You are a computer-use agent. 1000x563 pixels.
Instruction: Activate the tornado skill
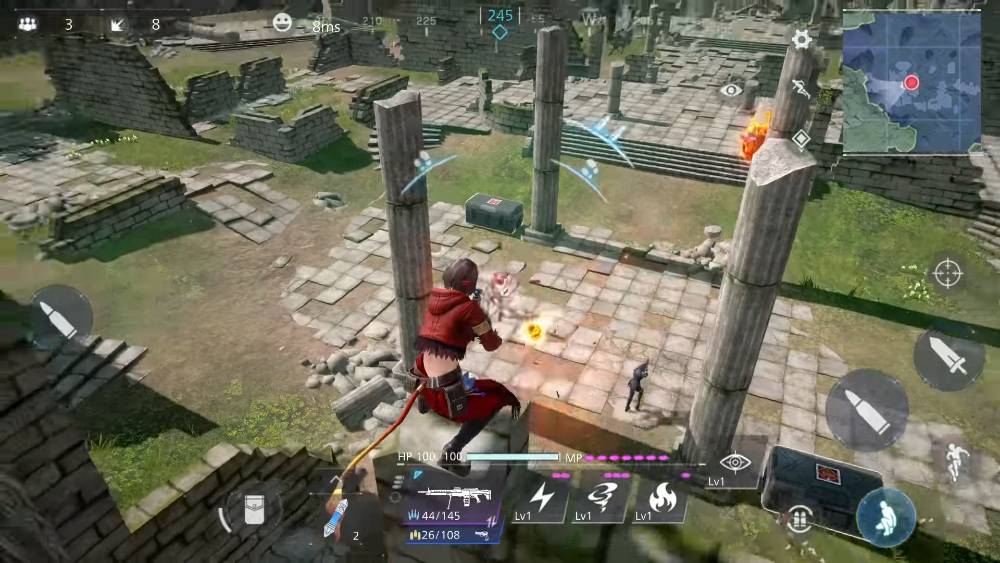(x=601, y=498)
